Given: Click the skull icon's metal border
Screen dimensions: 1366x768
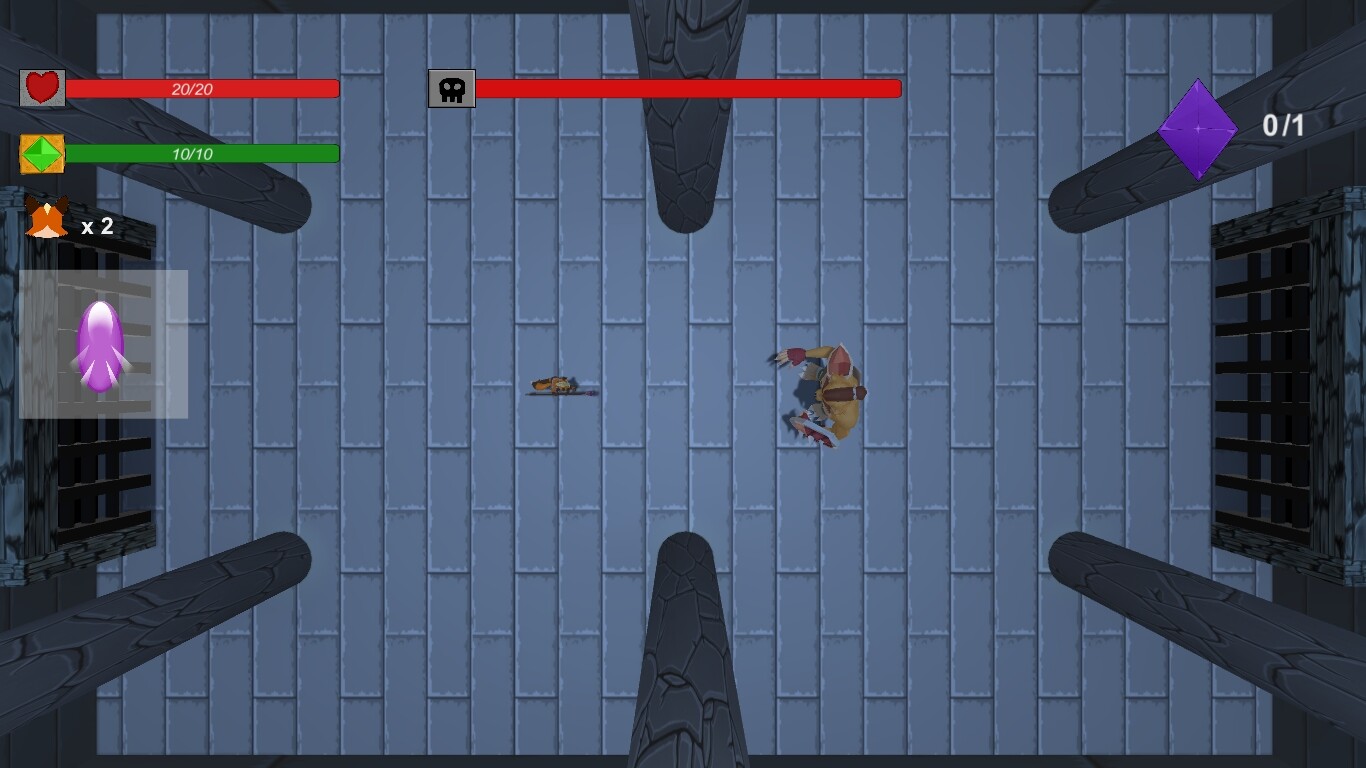Looking at the screenshot, I should (x=432, y=88).
